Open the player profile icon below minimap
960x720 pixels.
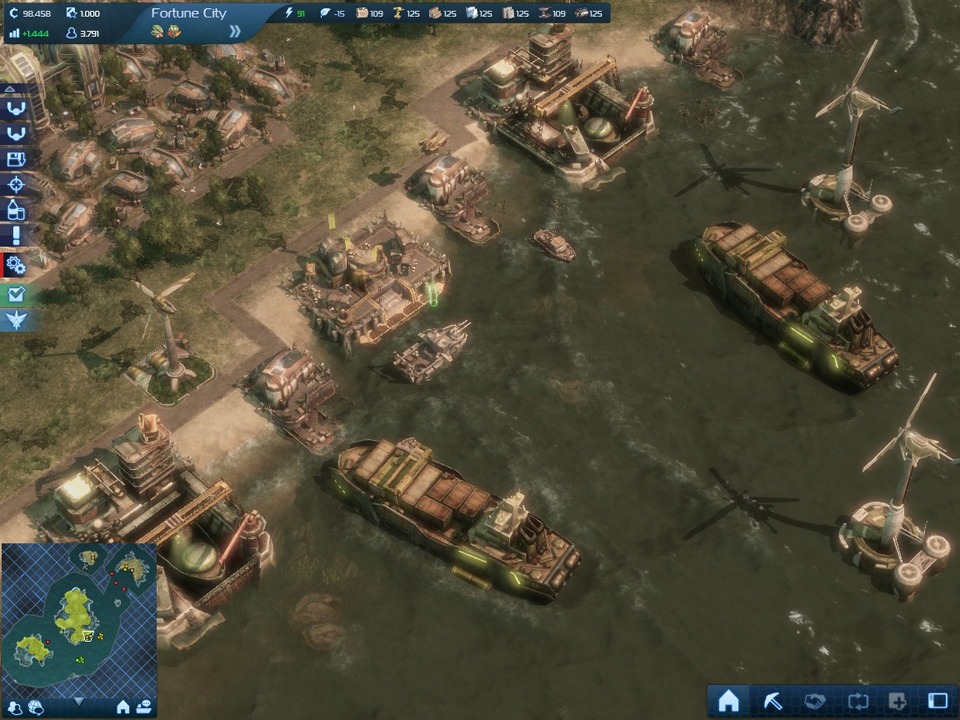tap(14, 707)
